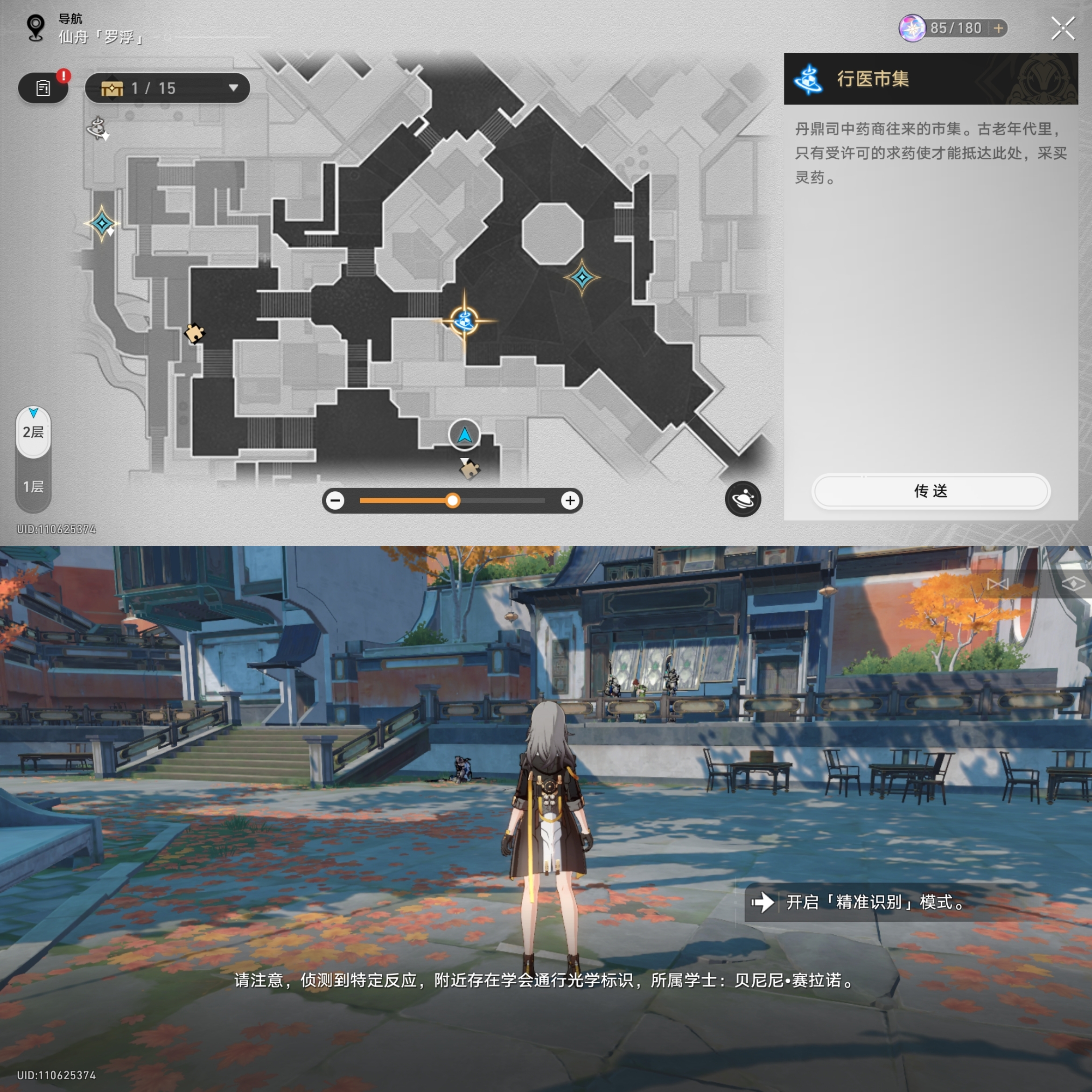Select the teal diamond marker near the map's left edge
The height and width of the screenshot is (1092, 1092).
click(x=102, y=224)
